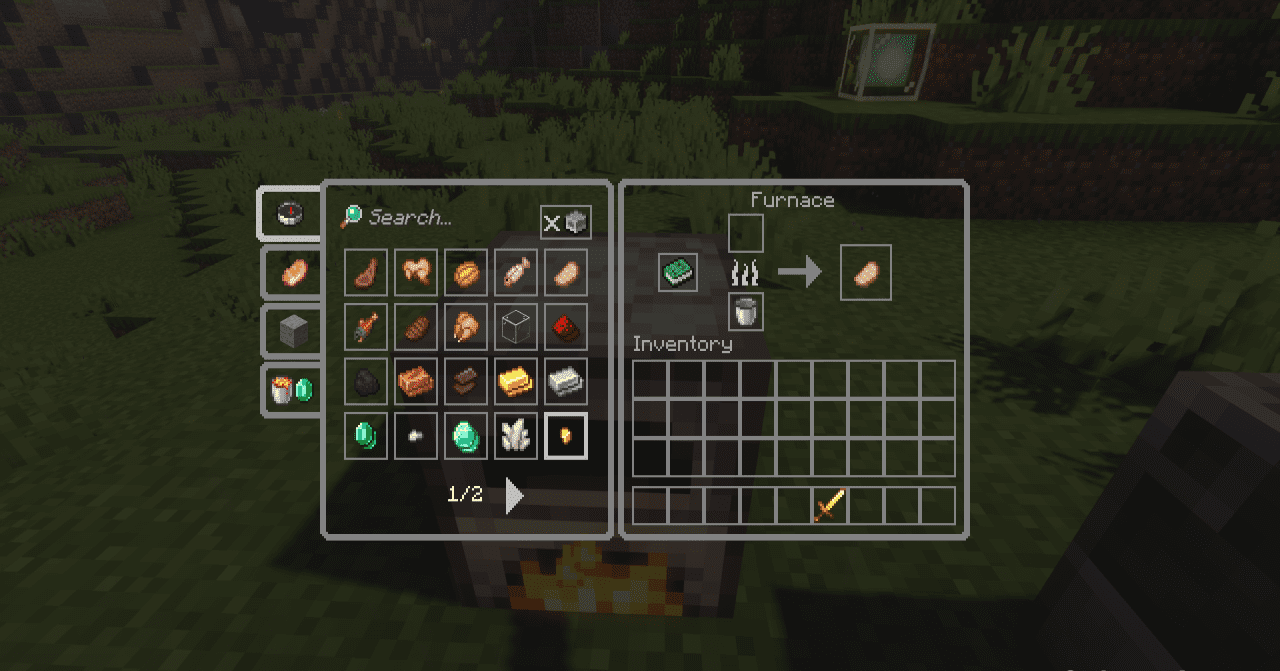1280x671 pixels.
Task: Choose the copper ingot recipe
Action: (x=416, y=381)
